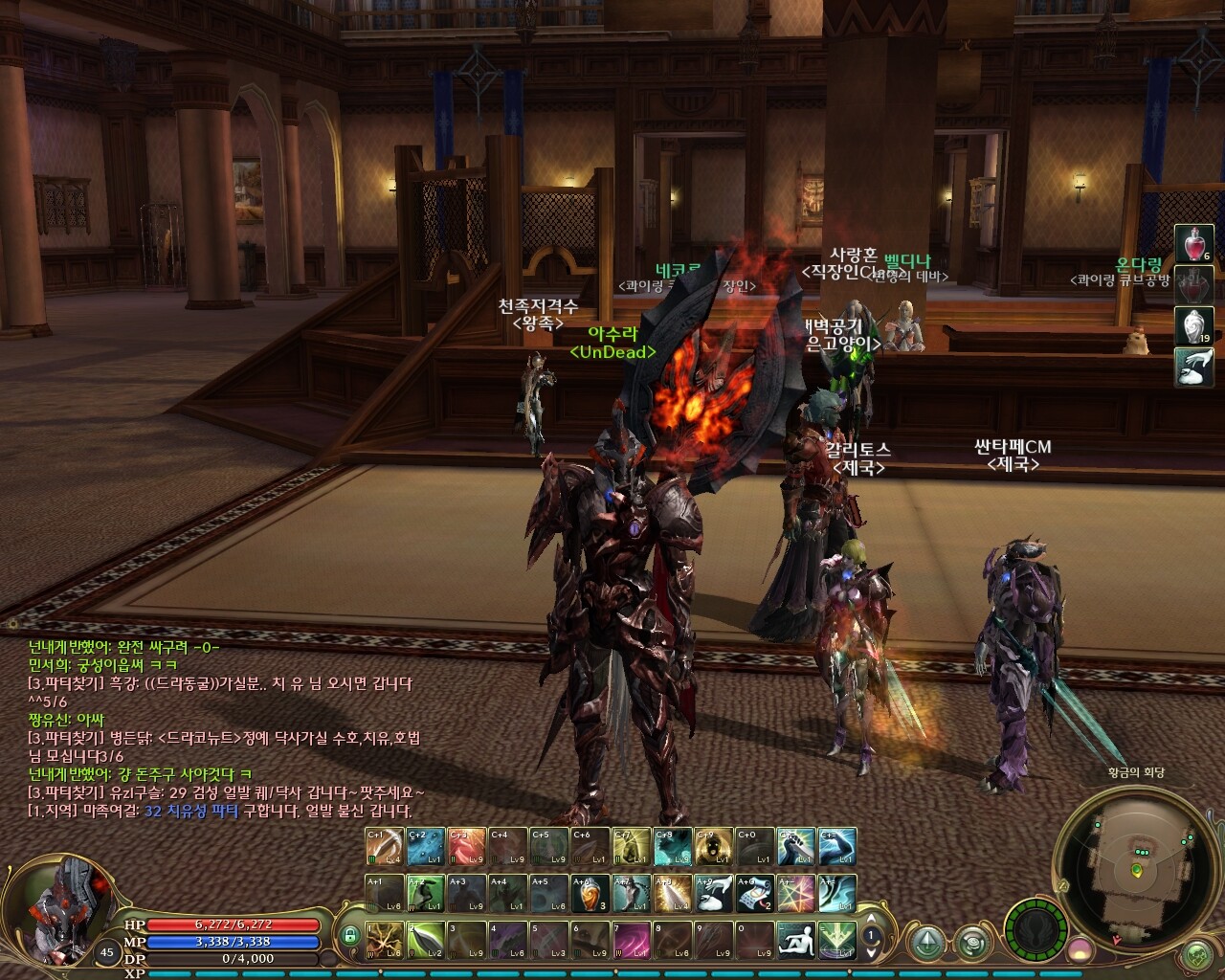Activate the sit-down resting skill icon
Viewport: 1225px width, 980px height.
tap(794, 939)
